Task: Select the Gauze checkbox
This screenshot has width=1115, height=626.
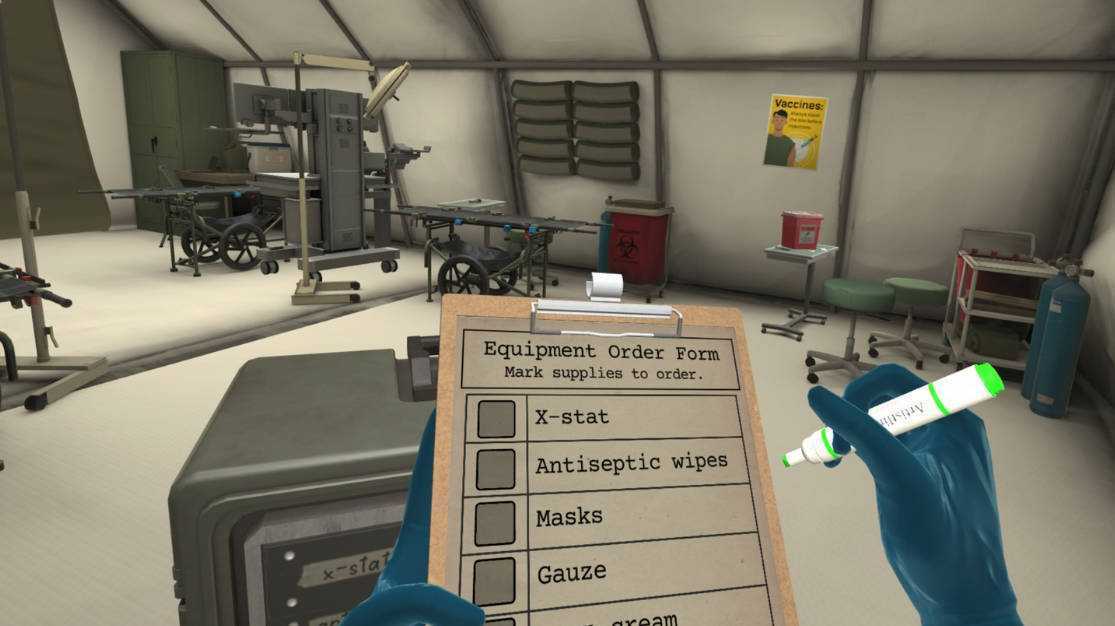Action: [496, 577]
